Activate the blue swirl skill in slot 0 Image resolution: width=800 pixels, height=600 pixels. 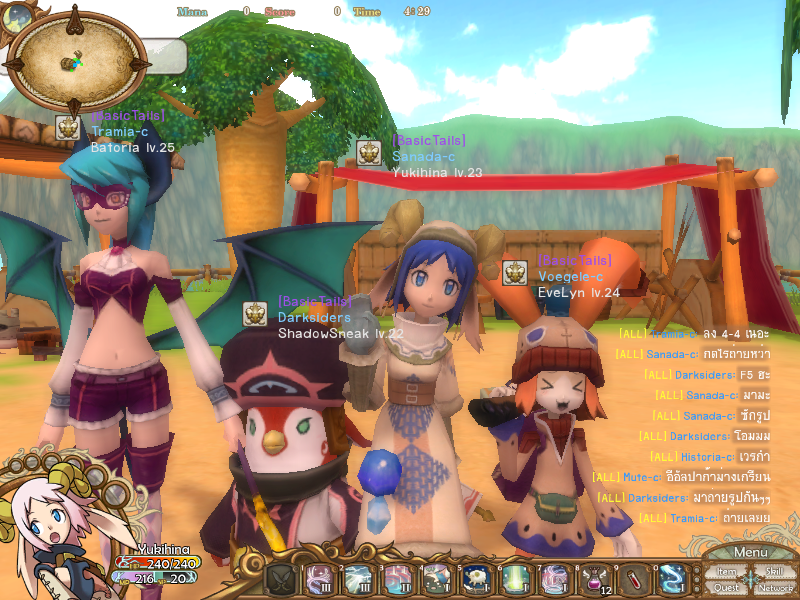pyautogui.click(x=671, y=578)
